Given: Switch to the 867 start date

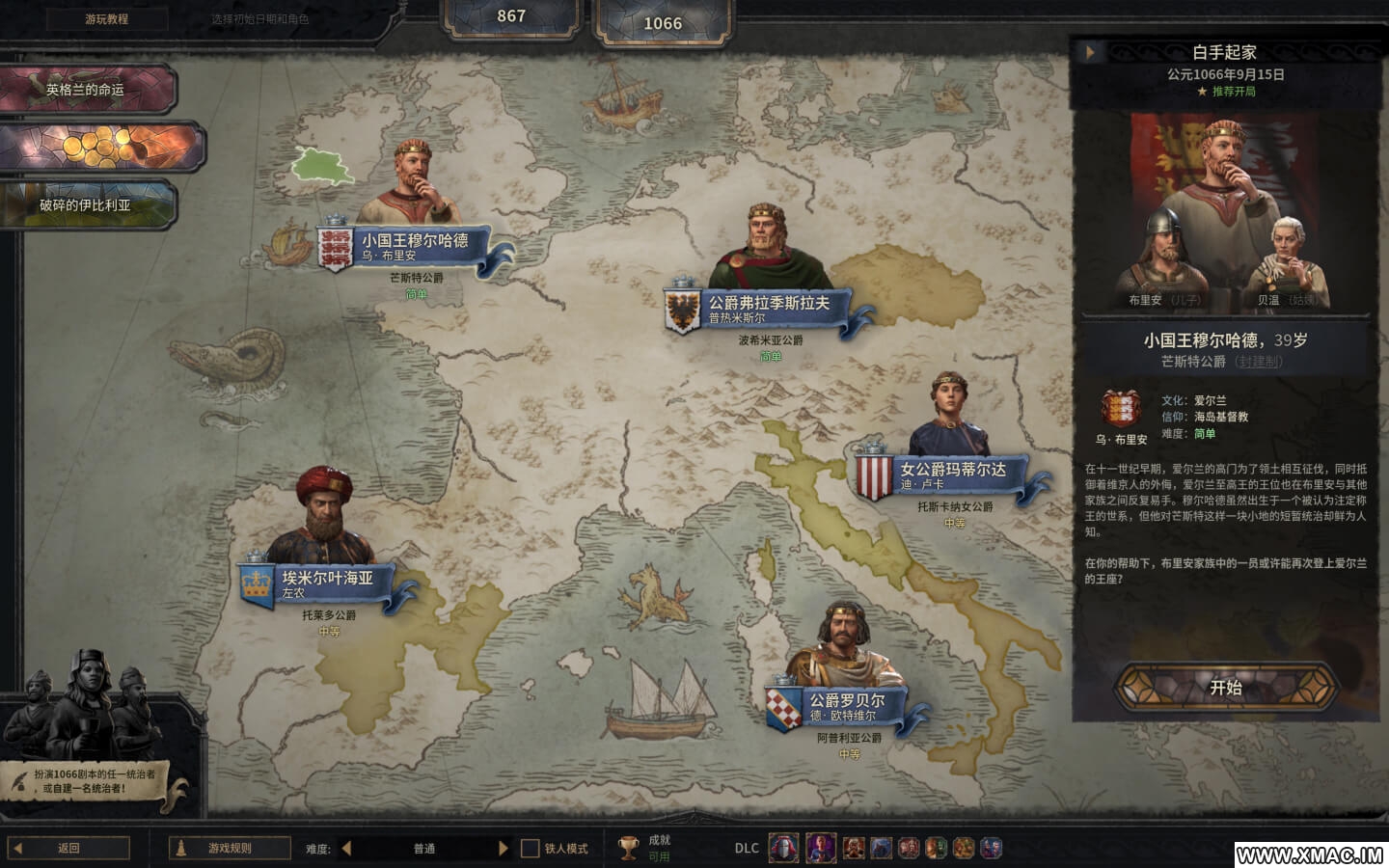Looking at the screenshot, I should coord(511,16).
